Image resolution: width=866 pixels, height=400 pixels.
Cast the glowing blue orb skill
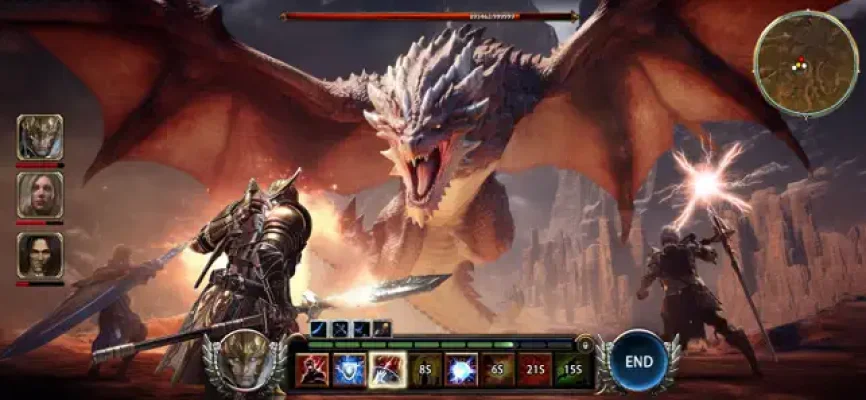pyautogui.click(x=460, y=370)
